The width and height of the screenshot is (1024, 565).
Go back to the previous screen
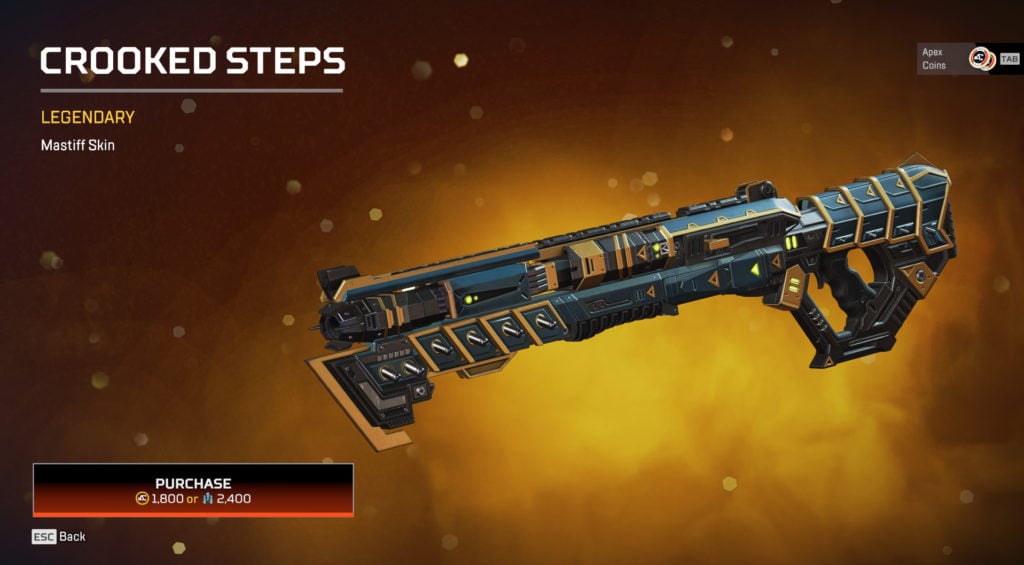(x=59, y=537)
